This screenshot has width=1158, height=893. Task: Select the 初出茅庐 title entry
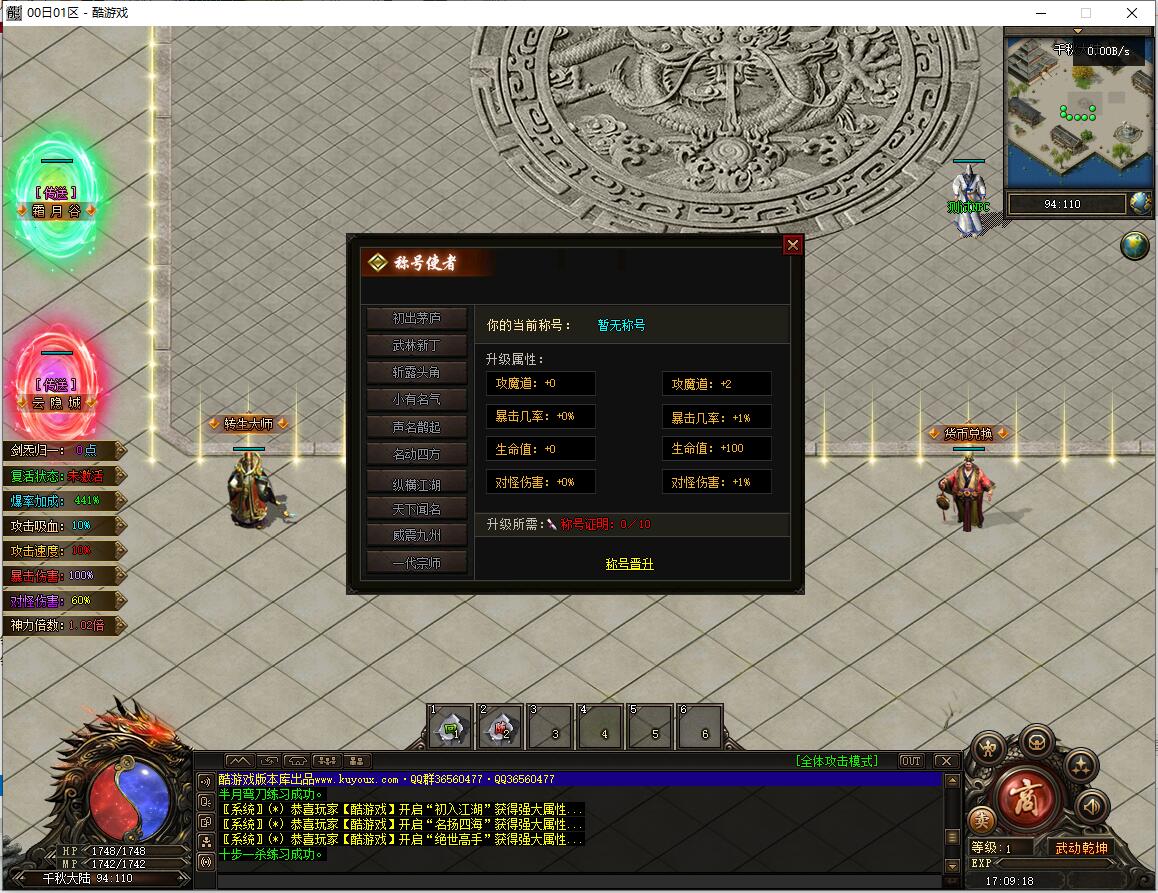(x=417, y=318)
